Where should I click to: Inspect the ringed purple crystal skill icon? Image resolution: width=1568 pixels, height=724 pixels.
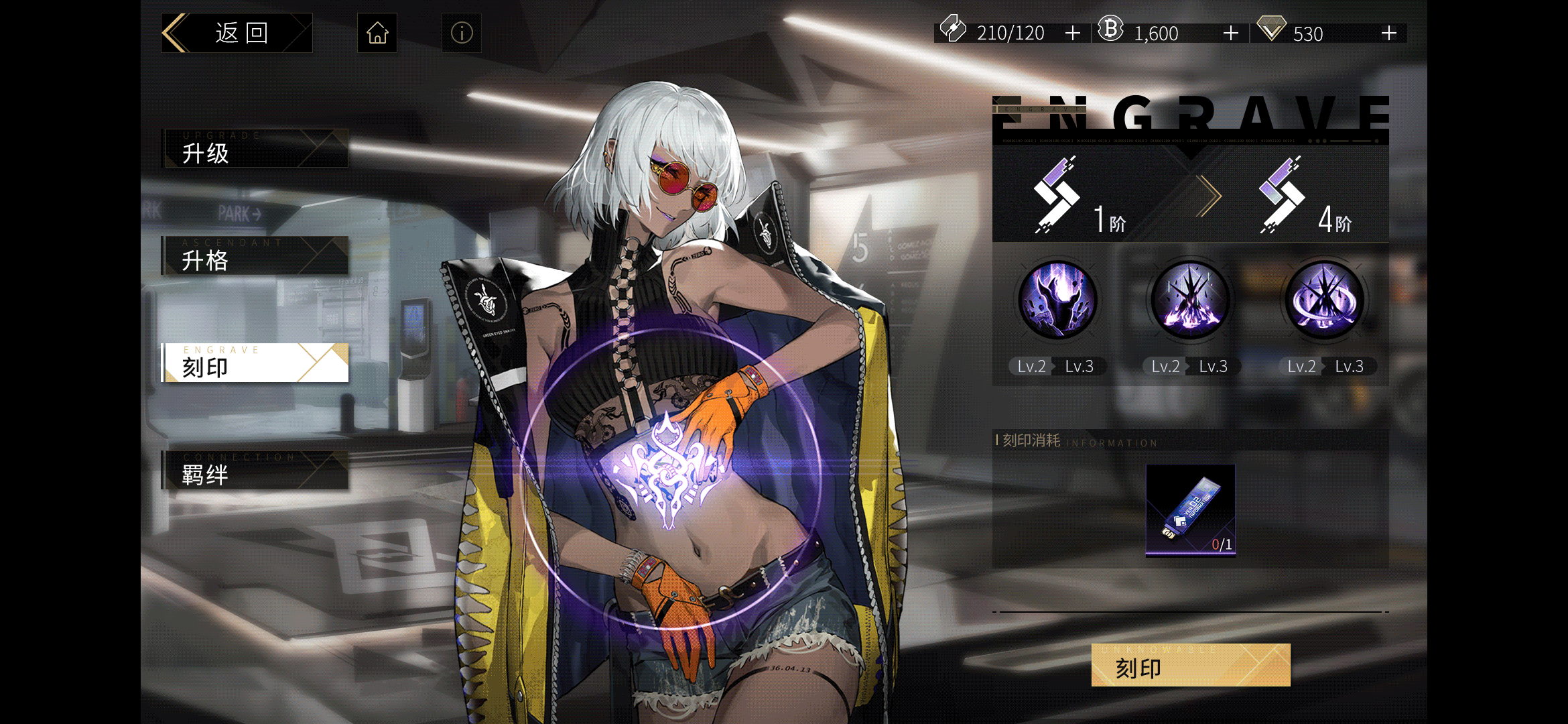pos(1325,300)
